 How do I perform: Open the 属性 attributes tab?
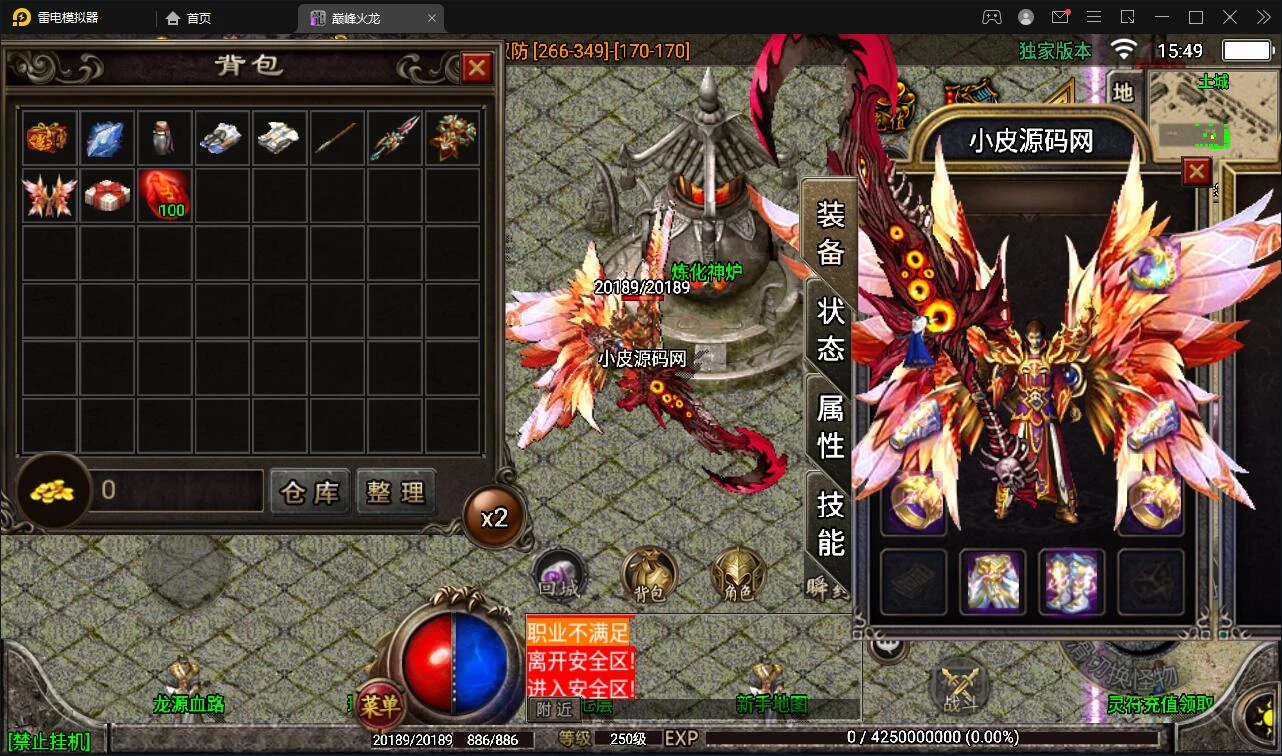pos(831,425)
